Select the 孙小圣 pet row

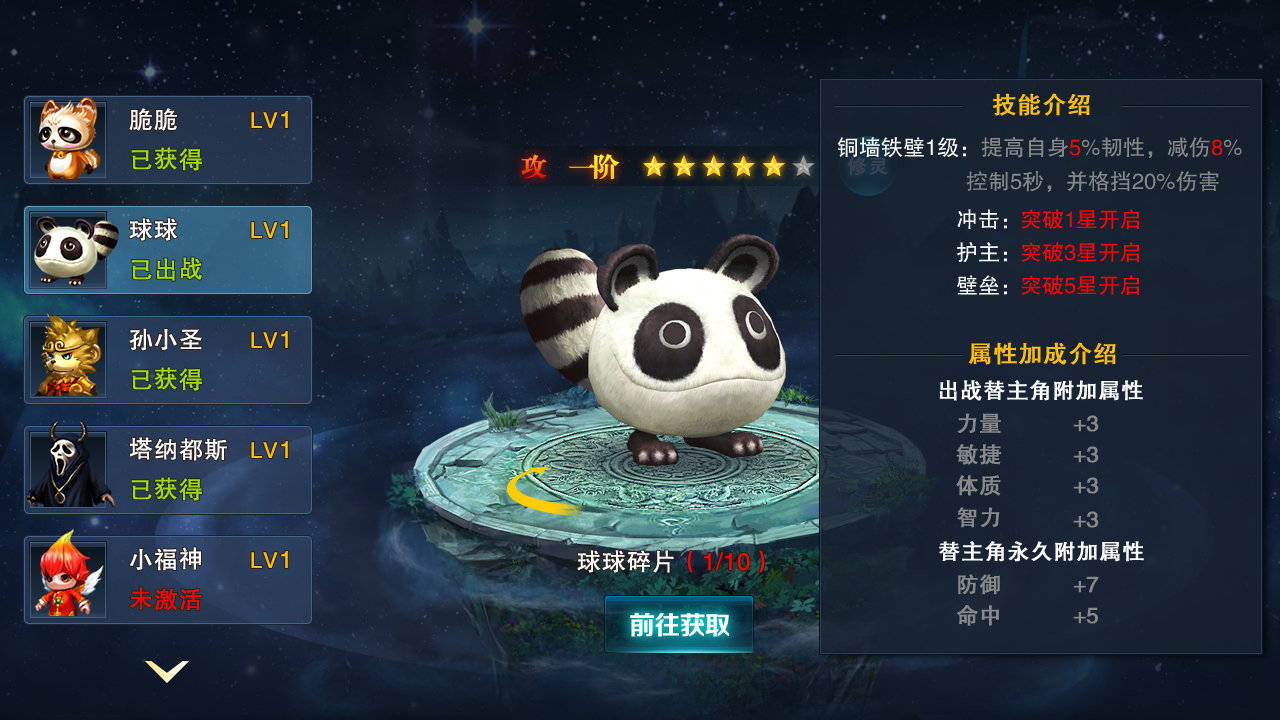pos(168,360)
